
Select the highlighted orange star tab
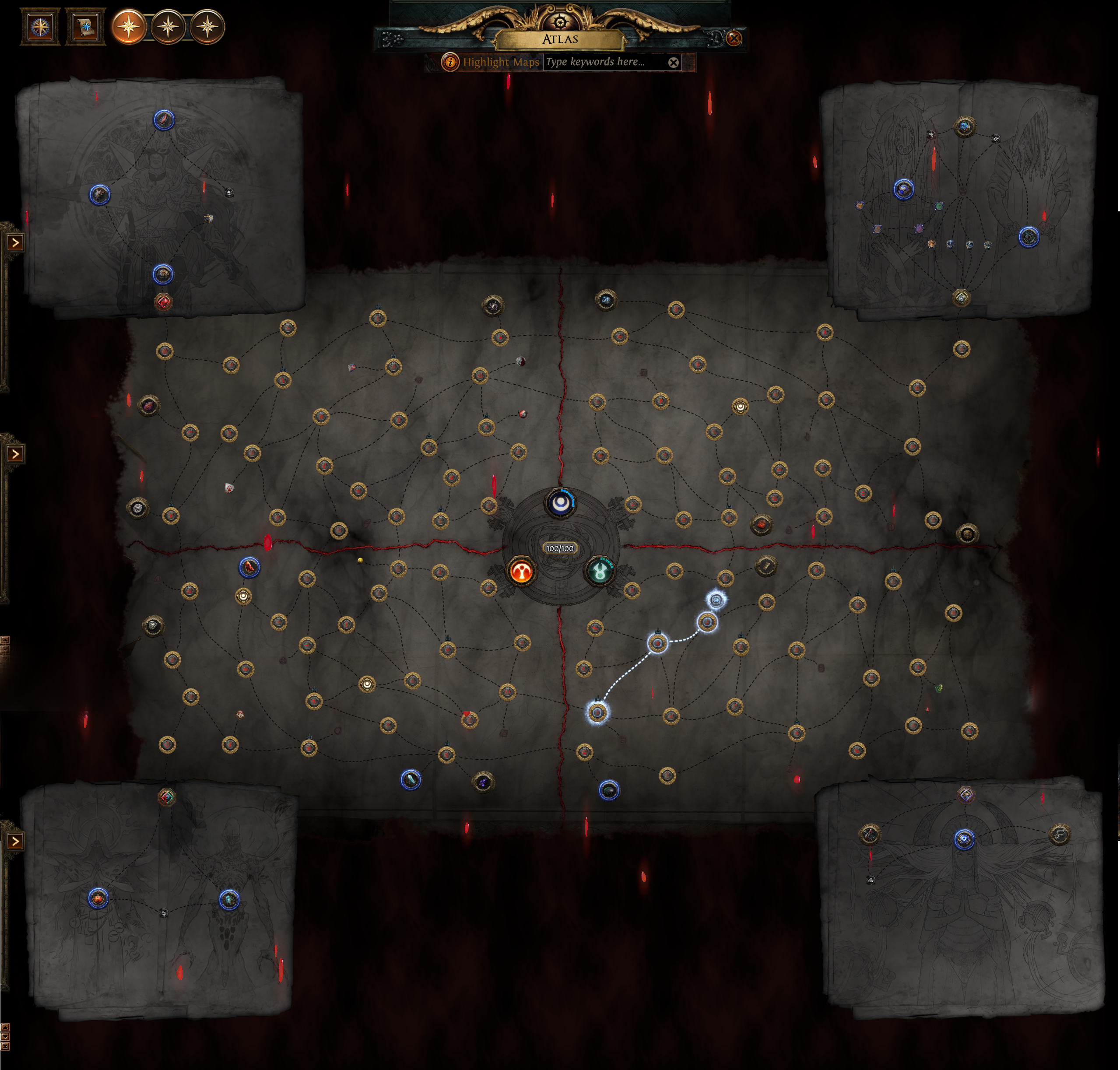(129, 27)
